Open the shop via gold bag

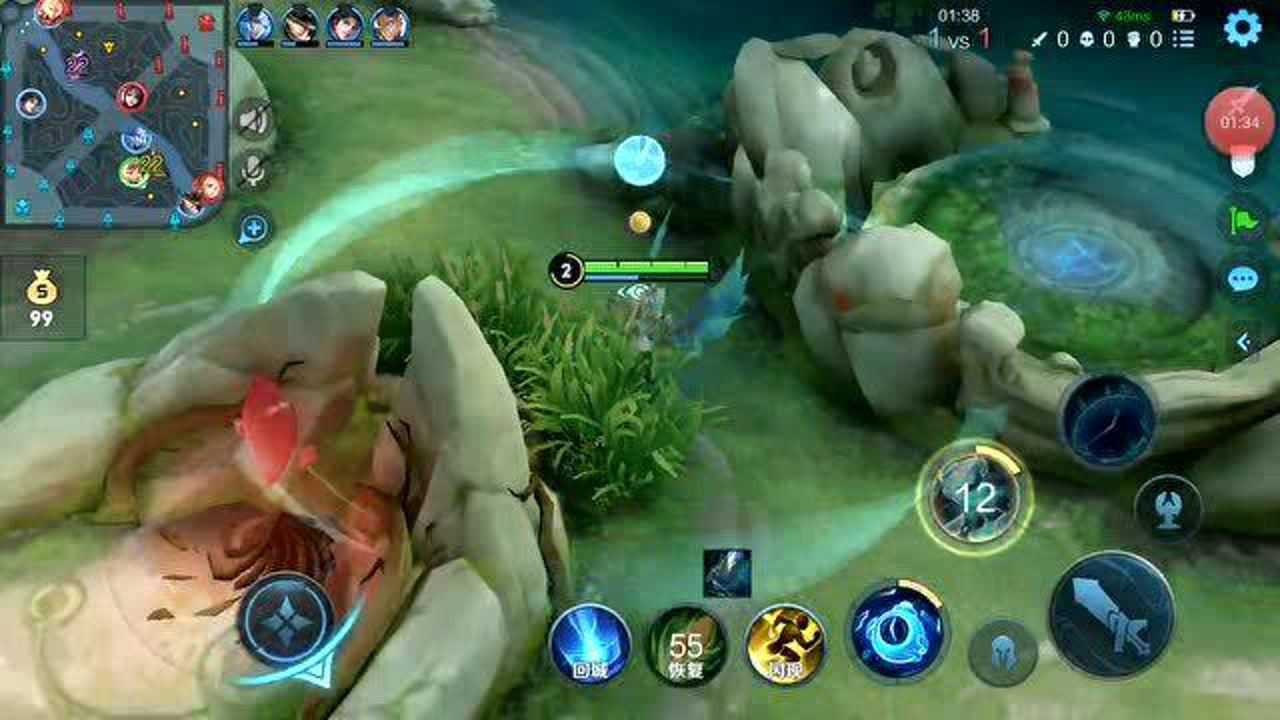click(42, 299)
